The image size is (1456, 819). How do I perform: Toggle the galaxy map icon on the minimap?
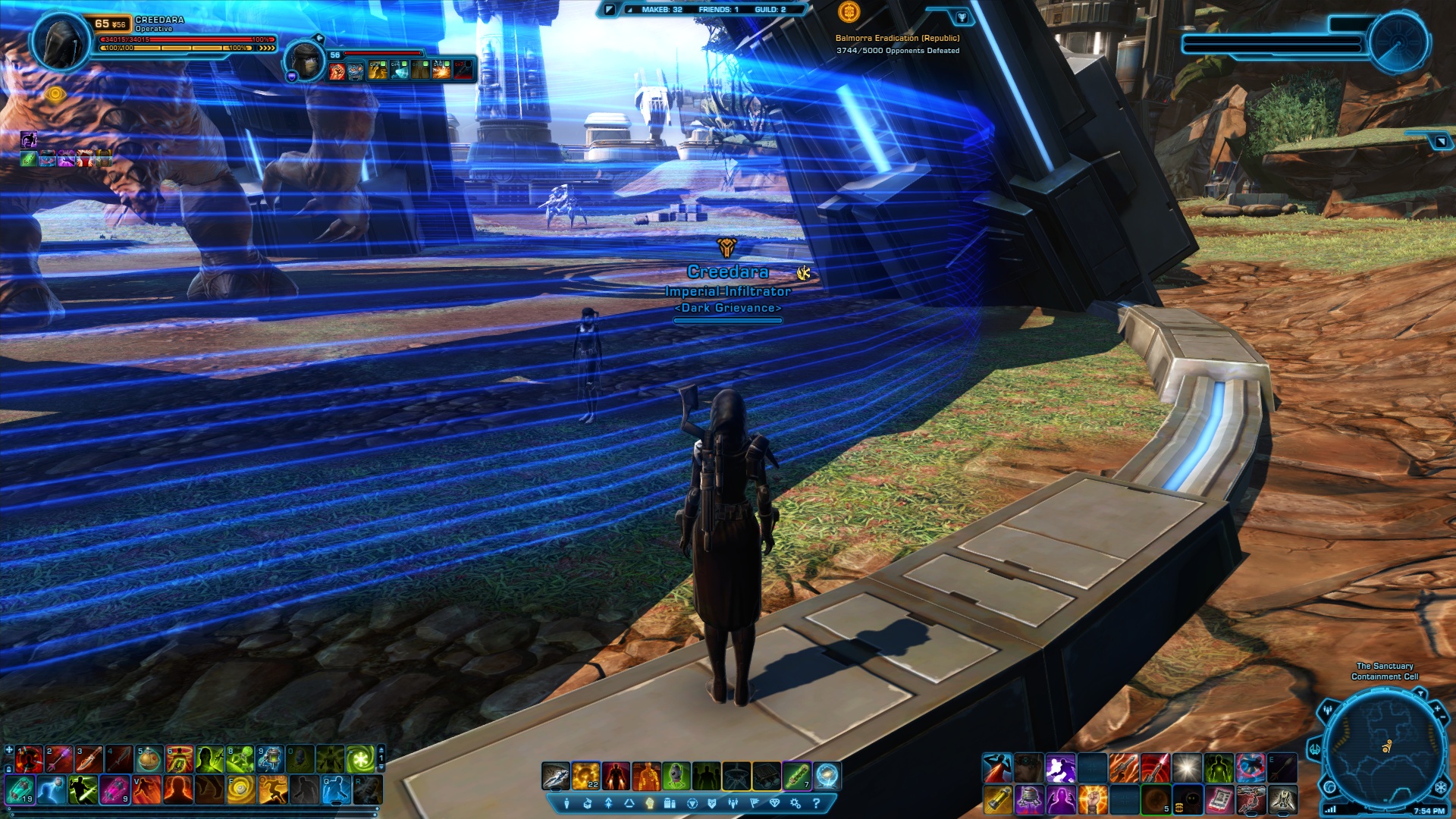[x=1332, y=787]
